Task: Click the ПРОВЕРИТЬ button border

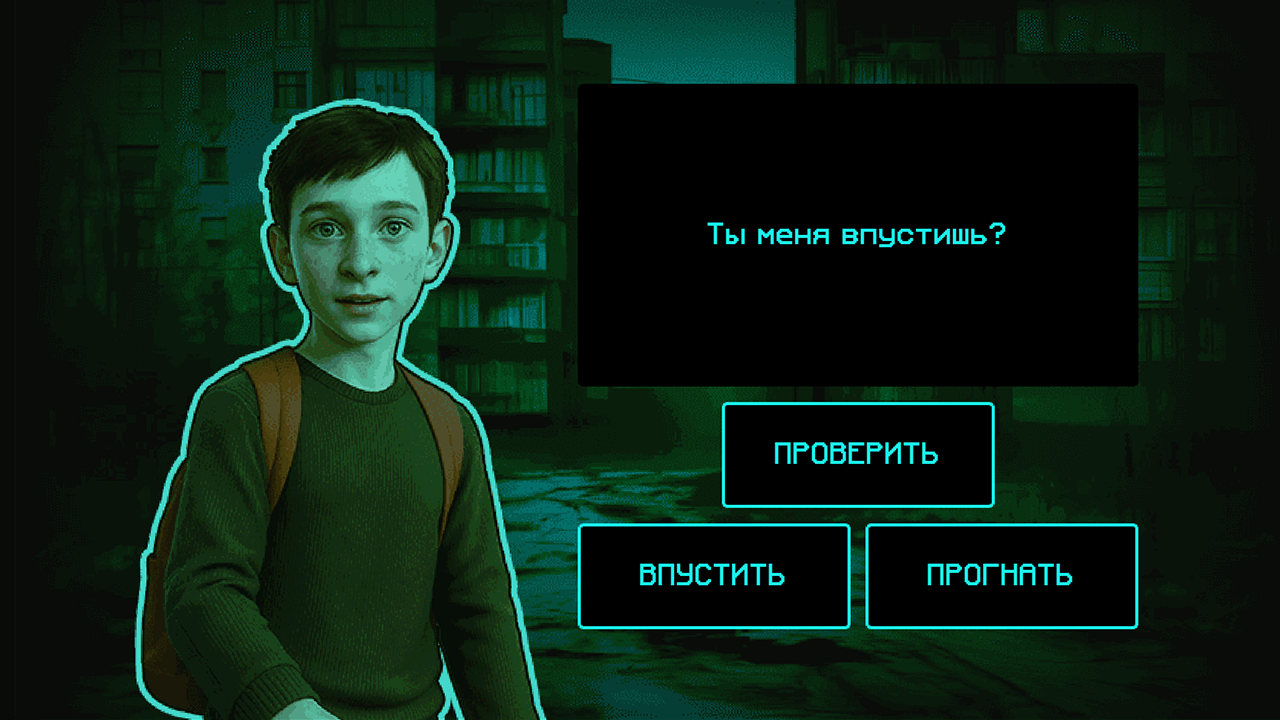Action: coord(857,405)
